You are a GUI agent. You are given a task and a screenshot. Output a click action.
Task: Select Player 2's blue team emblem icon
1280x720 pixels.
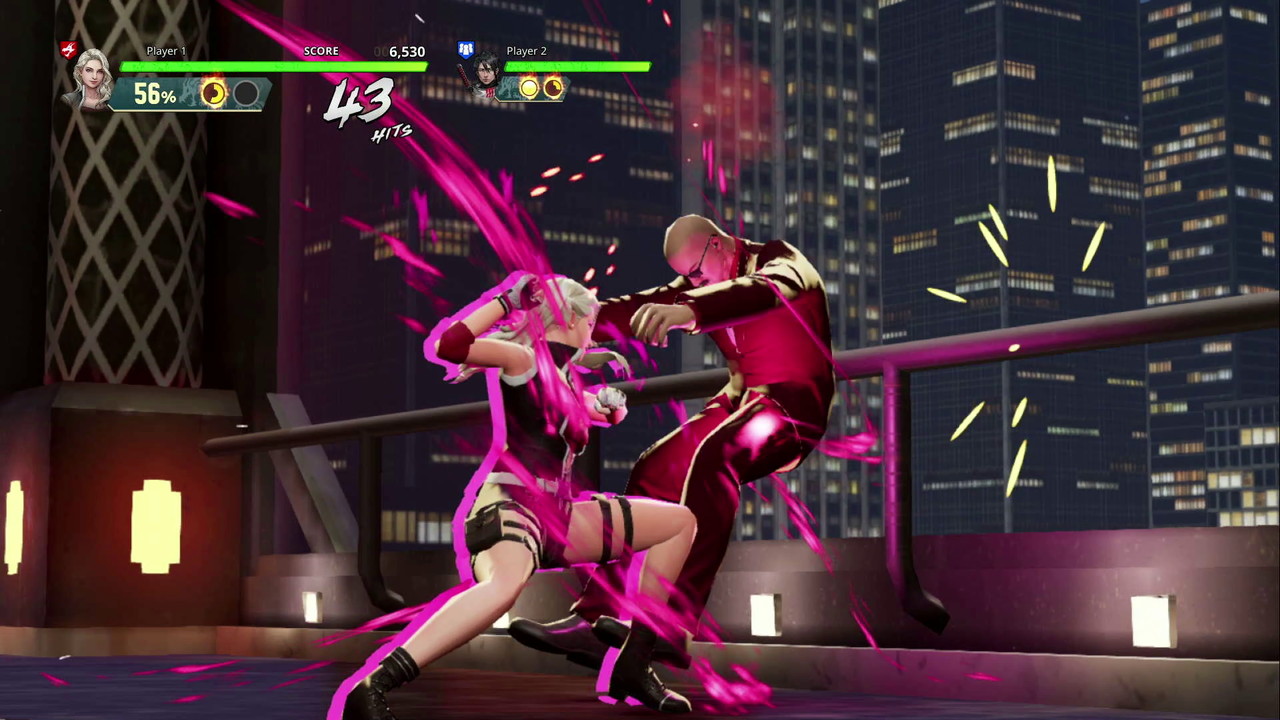(465, 48)
